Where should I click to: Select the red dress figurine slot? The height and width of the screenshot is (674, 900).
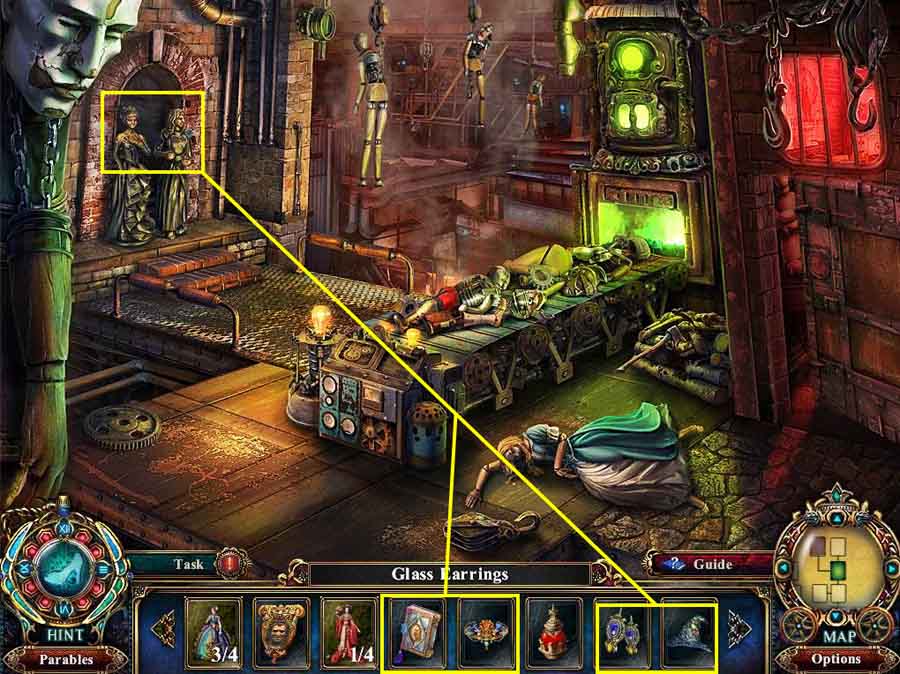click(349, 632)
